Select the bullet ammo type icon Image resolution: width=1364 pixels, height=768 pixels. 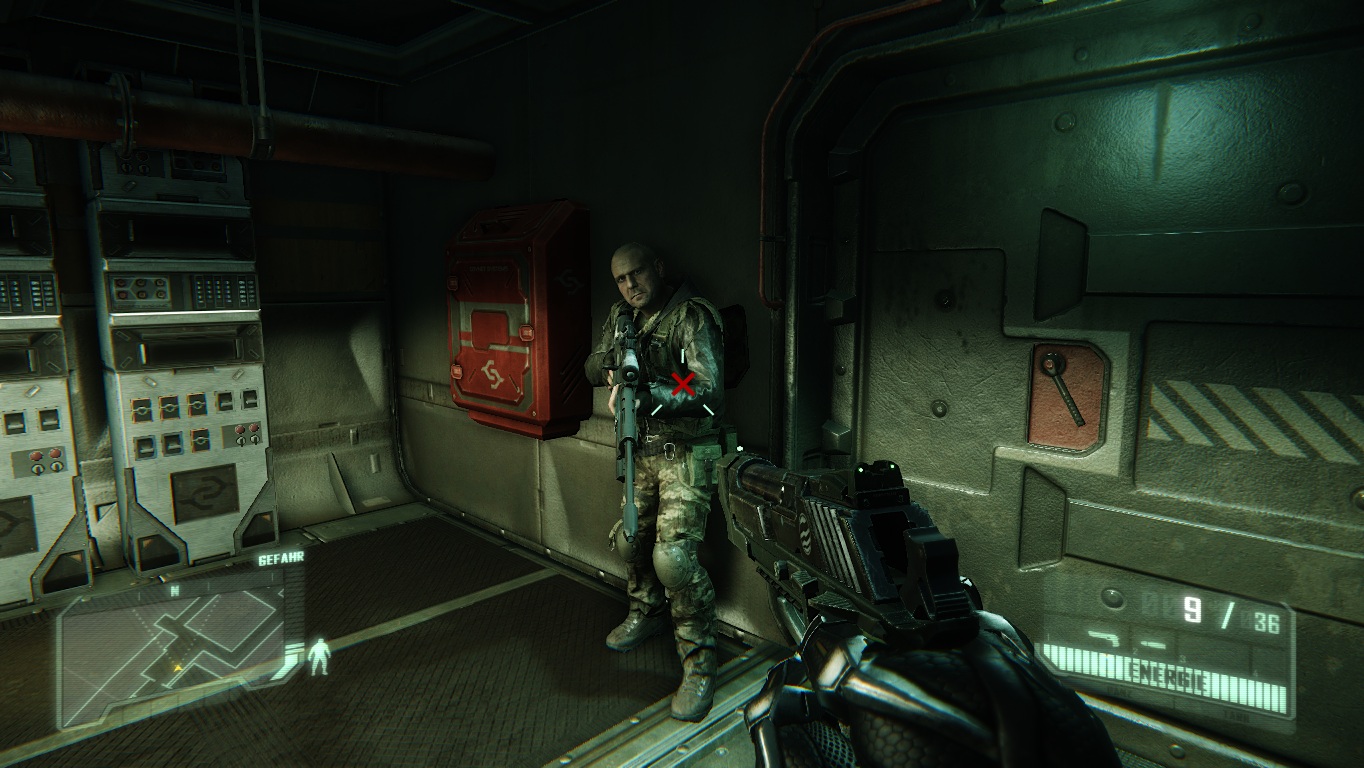pos(1153,642)
